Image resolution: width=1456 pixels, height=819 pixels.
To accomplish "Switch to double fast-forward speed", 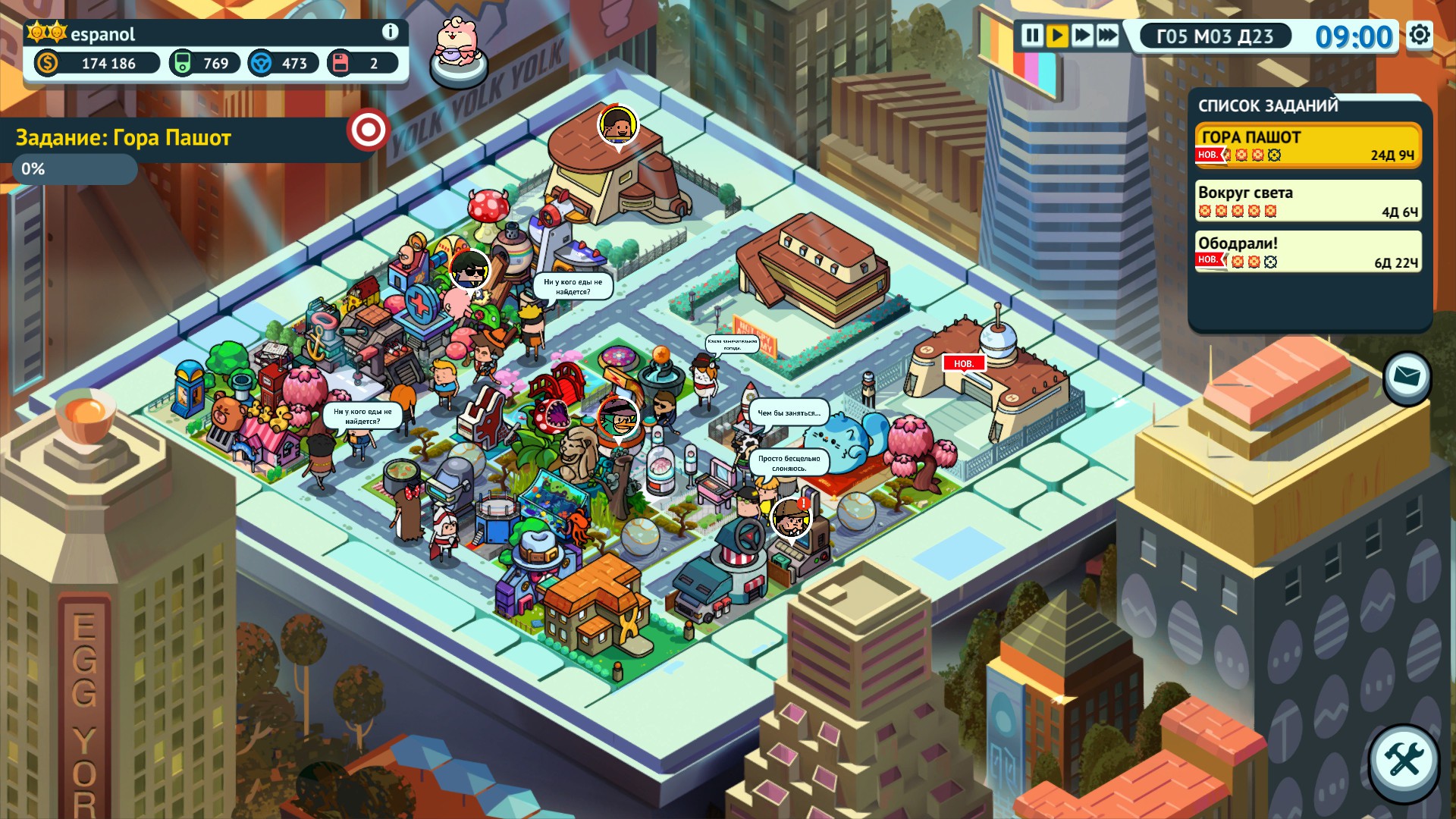I will [1082, 36].
